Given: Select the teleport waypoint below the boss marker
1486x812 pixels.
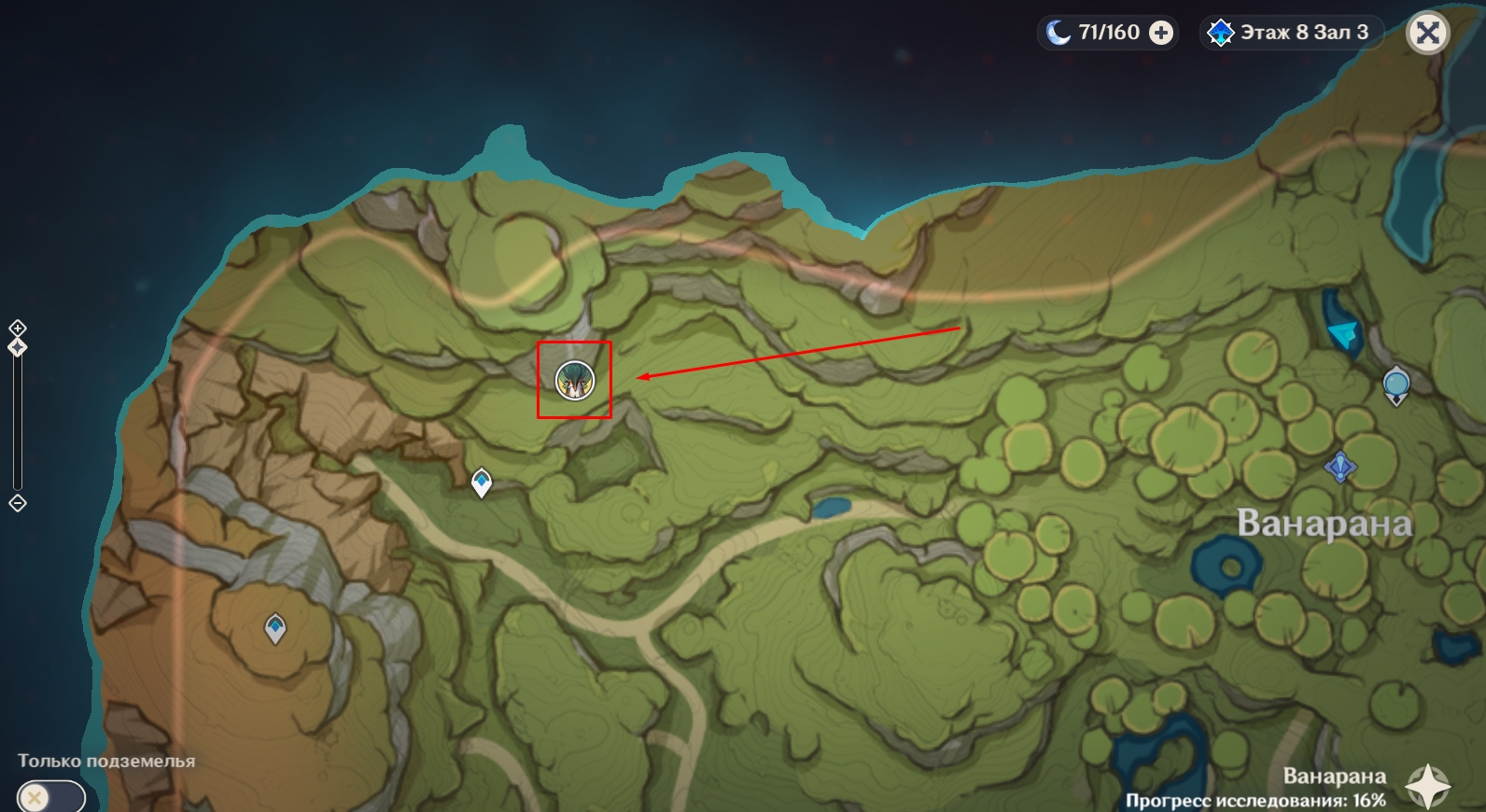Looking at the screenshot, I should coord(481,482).
